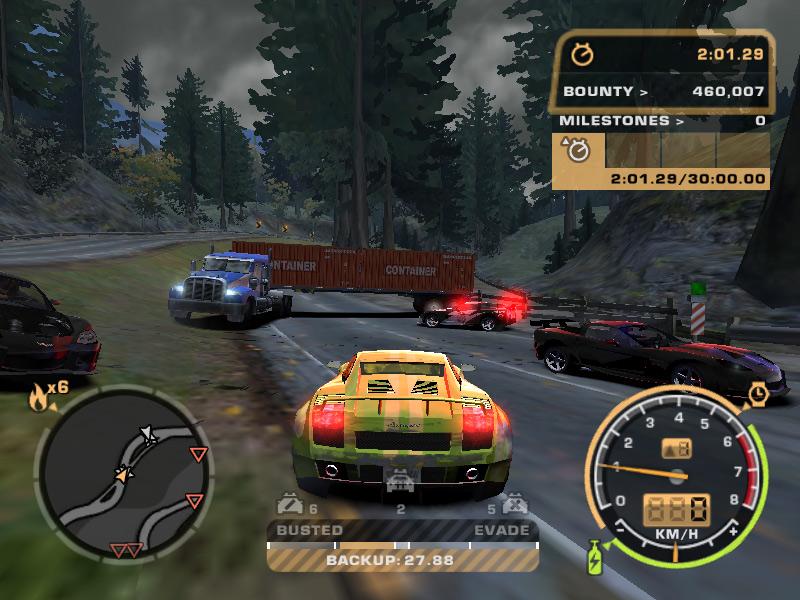Screen dimensions: 800x600
Task: Click the Bounty row in pursuit panel
Action: [x=662, y=92]
